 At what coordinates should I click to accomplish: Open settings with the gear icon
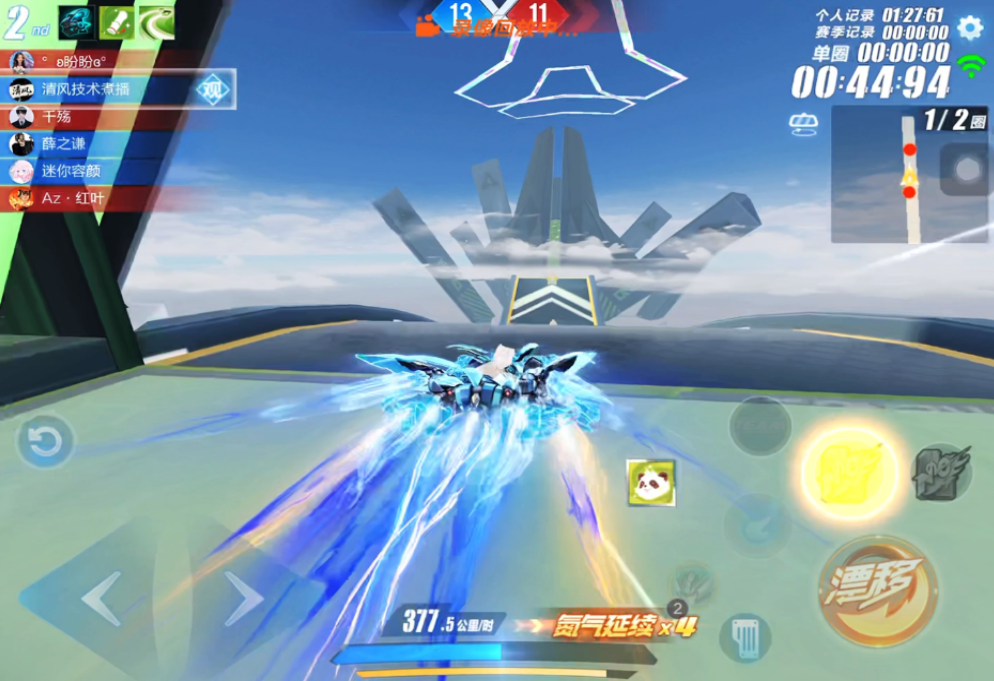tap(969, 27)
